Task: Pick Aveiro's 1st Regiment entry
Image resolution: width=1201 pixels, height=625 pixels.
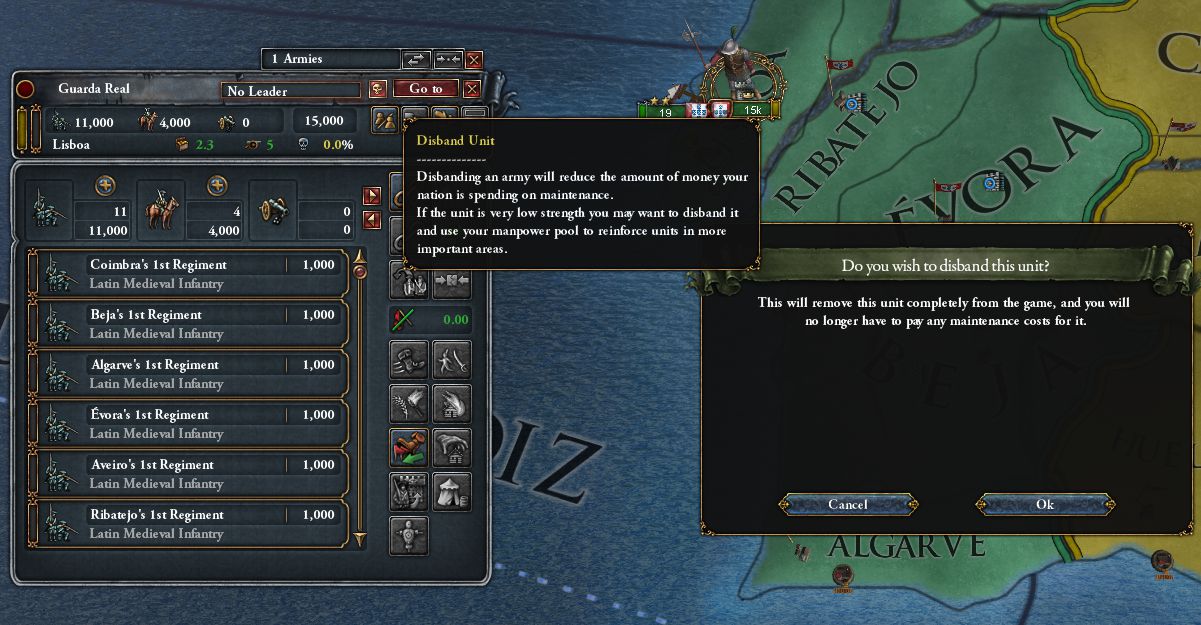Action: 188,474
